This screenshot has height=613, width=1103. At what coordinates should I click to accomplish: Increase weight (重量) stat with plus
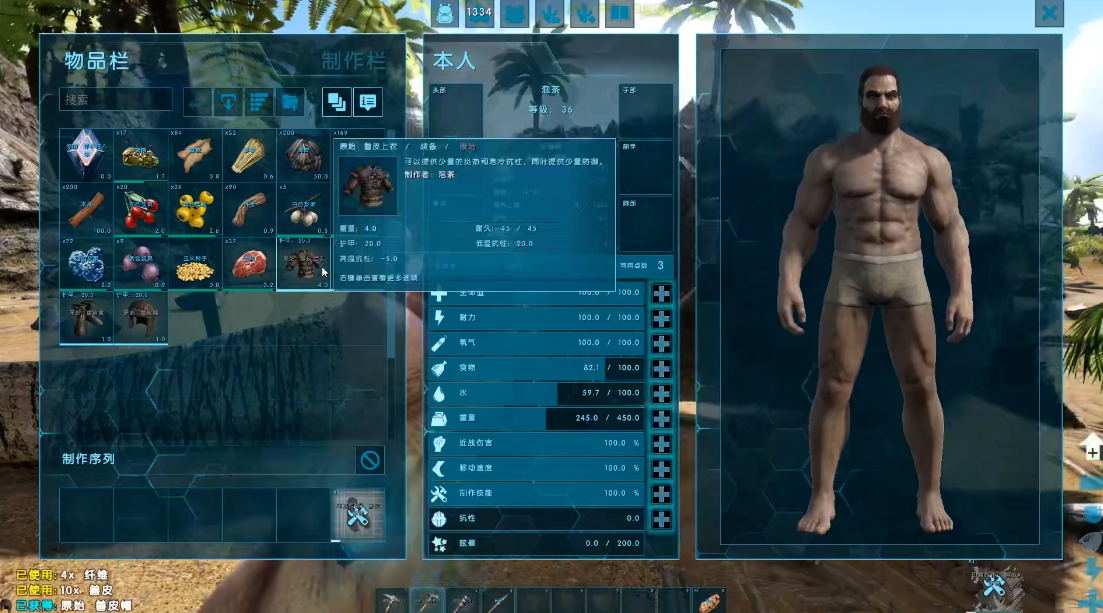tap(661, 418)
